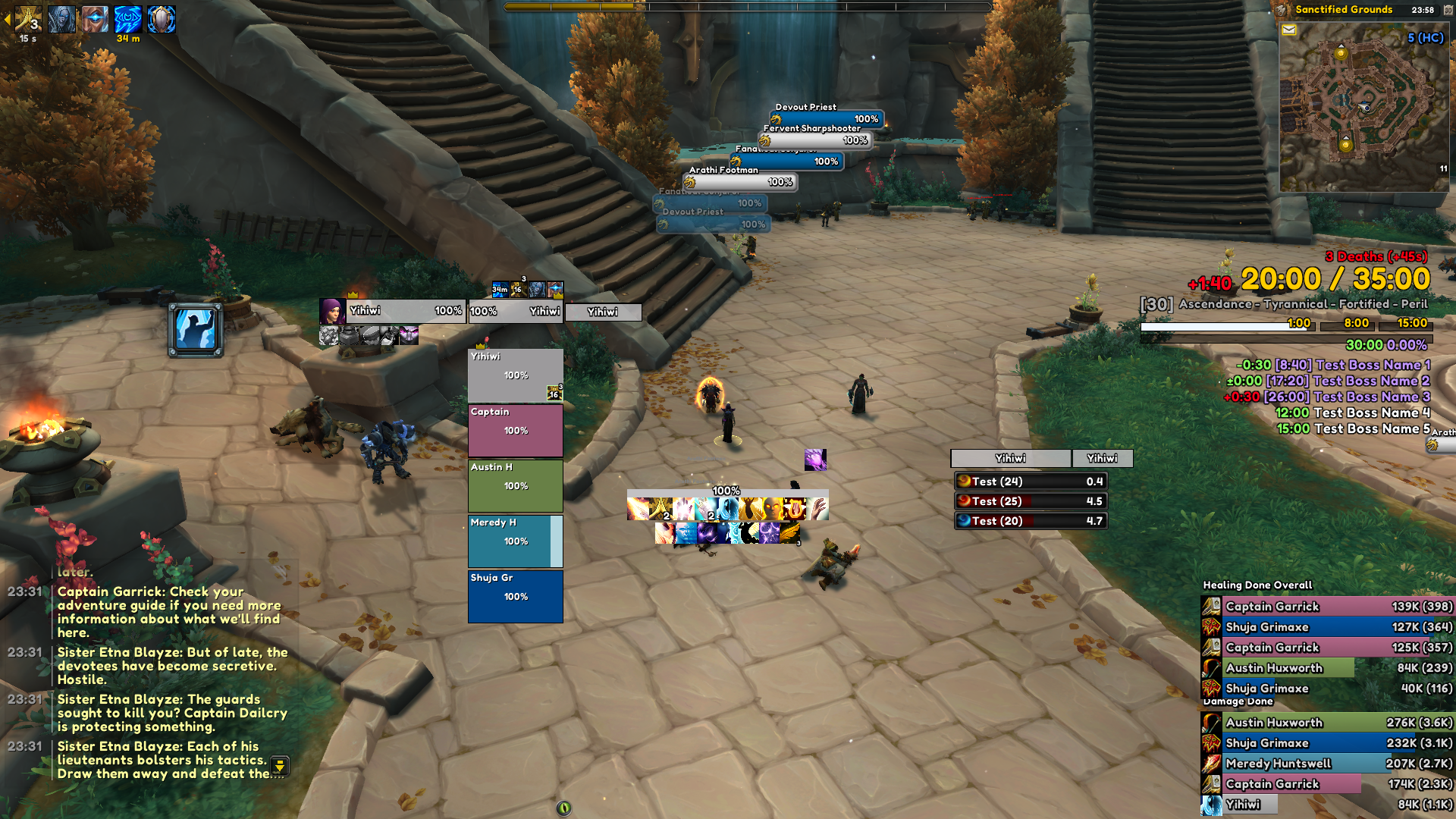Viewport: 1456px width, 819px height.
Task: Activate the blue silhouette extra action button
Action: click(x=196, y=330)
